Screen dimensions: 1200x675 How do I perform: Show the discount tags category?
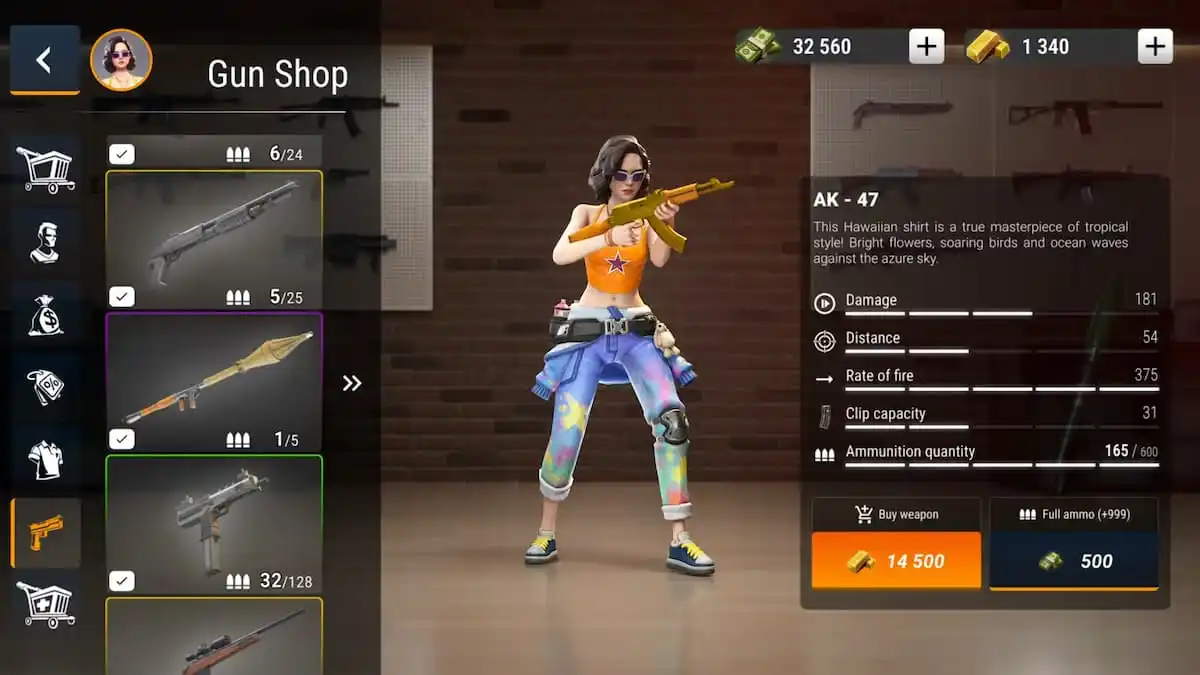pos(45,387)
